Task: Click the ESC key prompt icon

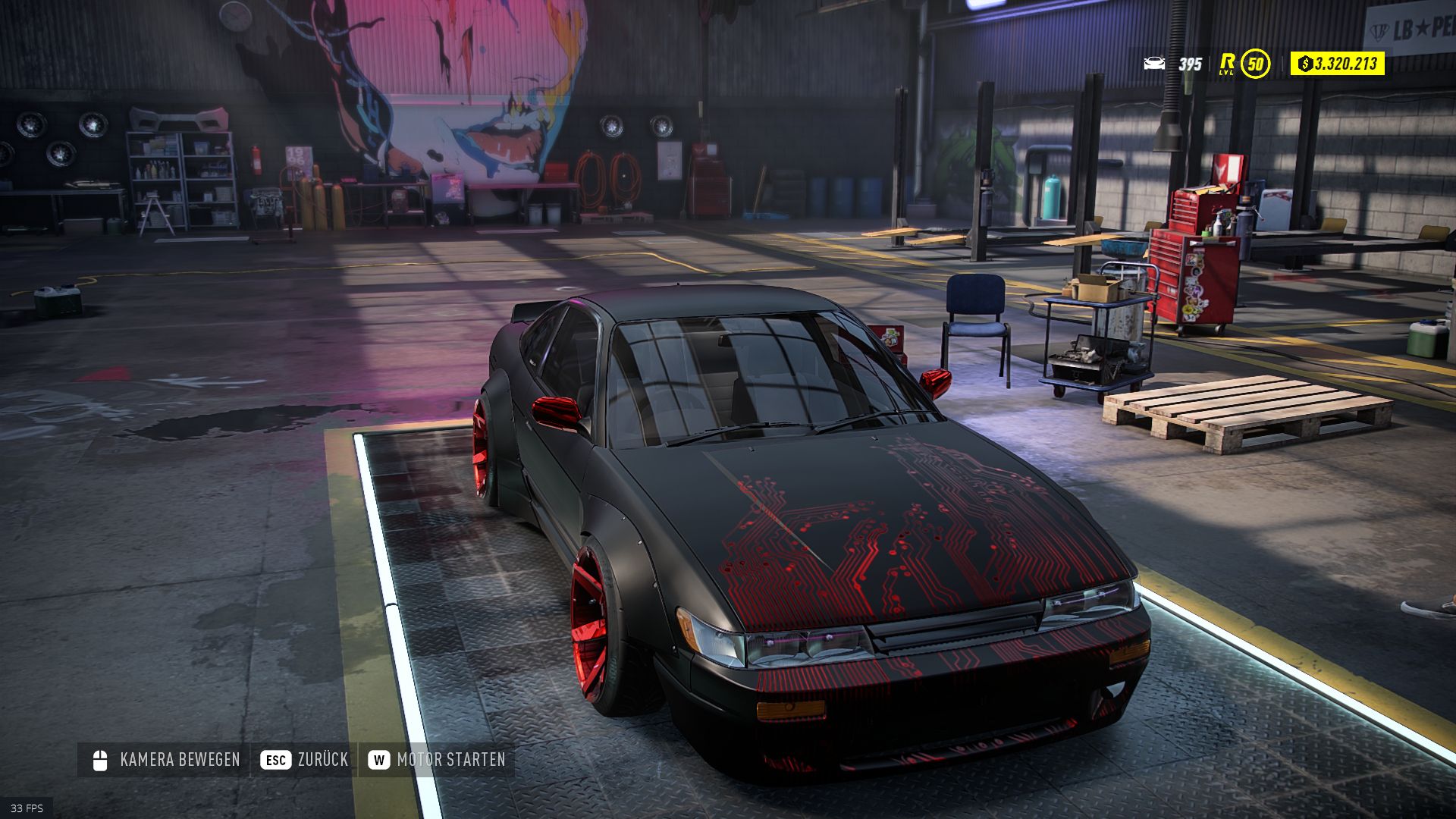Action: pos(276,758)
